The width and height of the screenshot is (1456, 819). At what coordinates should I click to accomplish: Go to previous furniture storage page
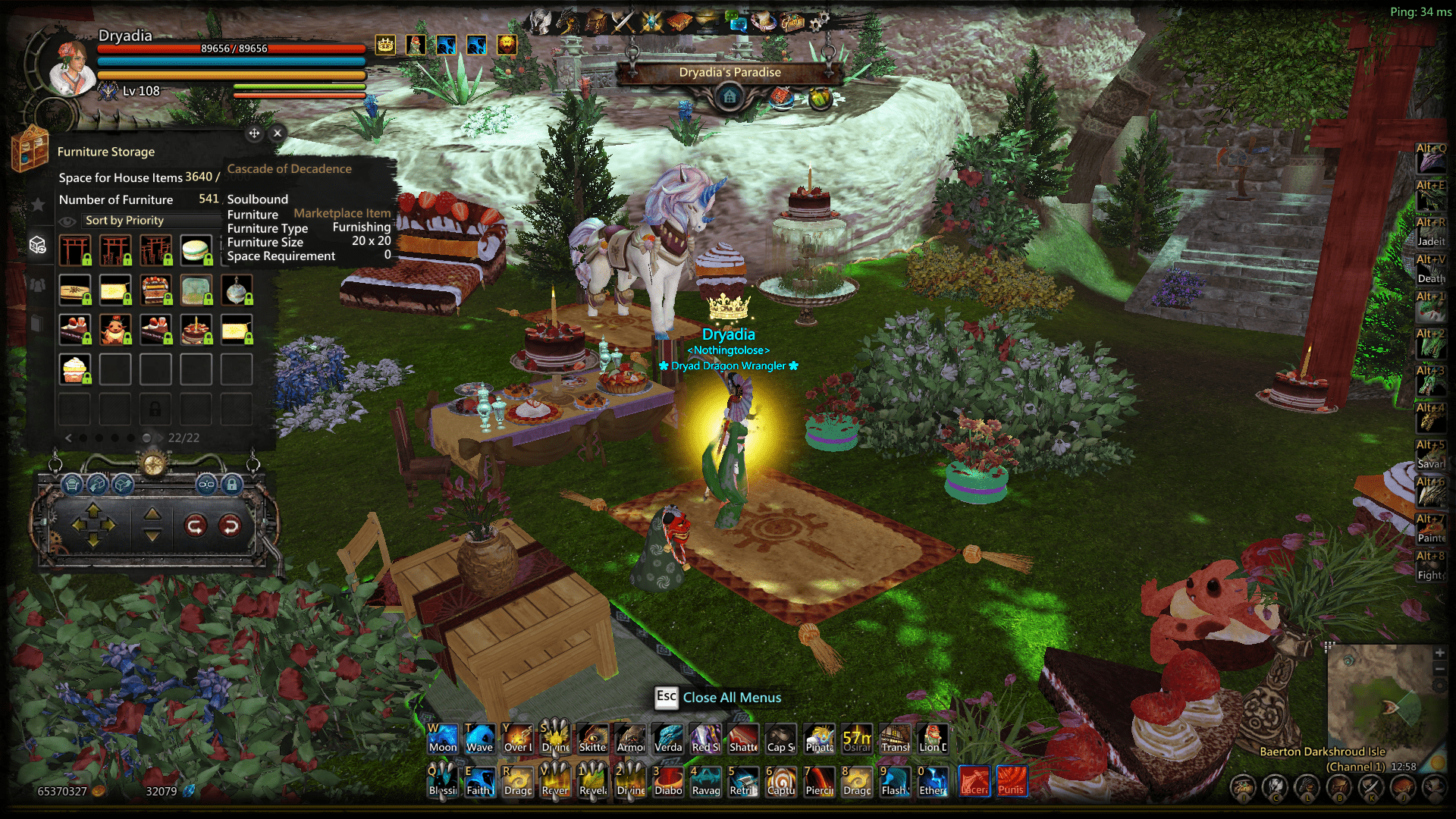click(68, 438)
